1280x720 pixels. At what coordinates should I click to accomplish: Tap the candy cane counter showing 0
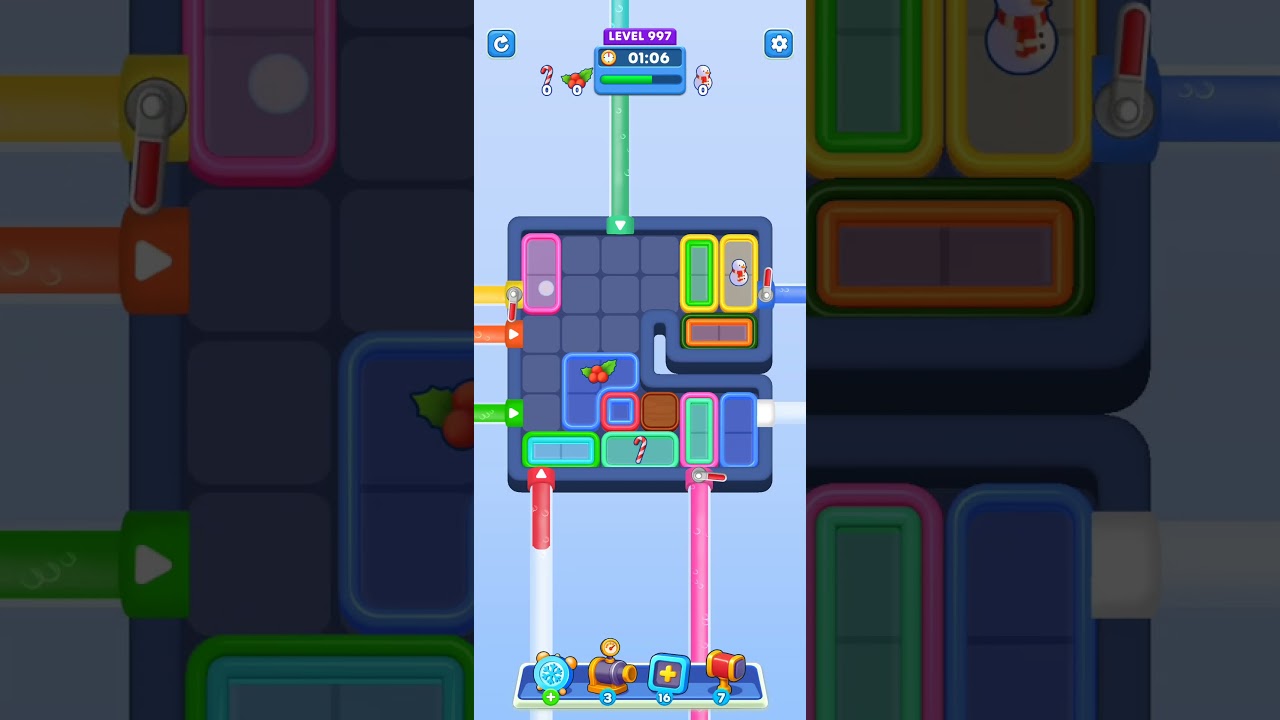(547, 76)
